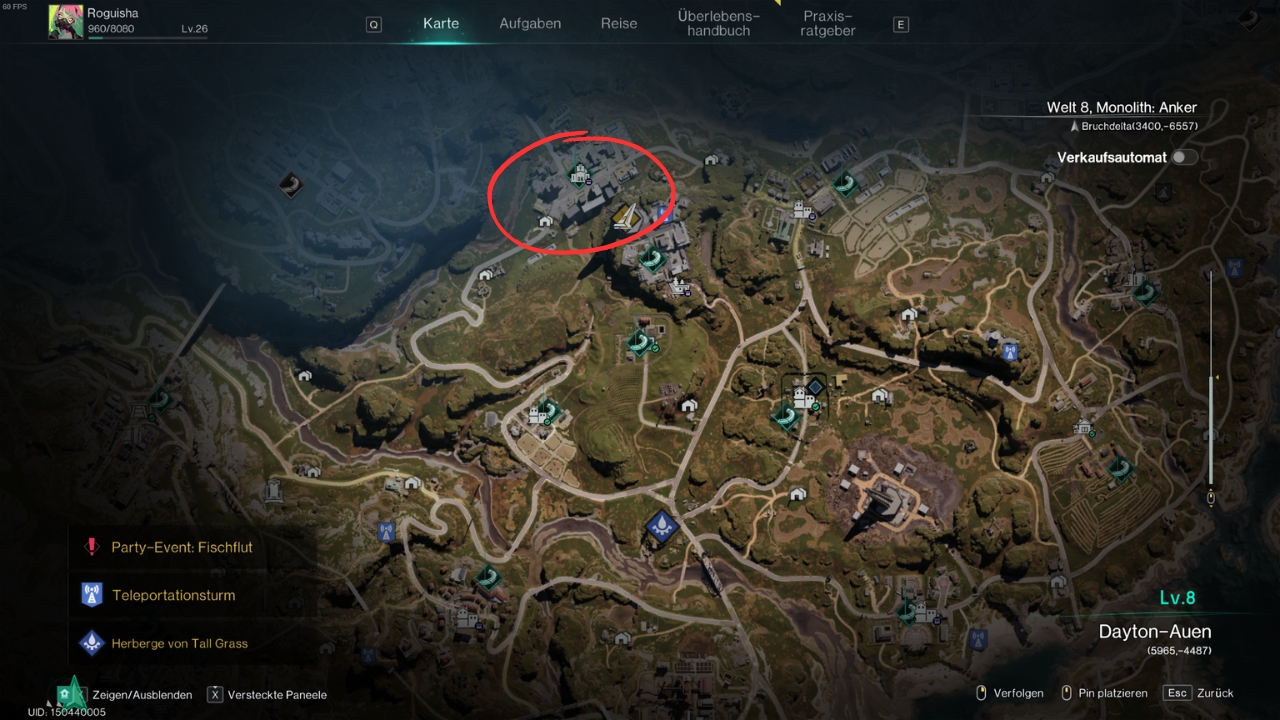
Task: Open the Aufgaben tab
Action: coord(530,23)
